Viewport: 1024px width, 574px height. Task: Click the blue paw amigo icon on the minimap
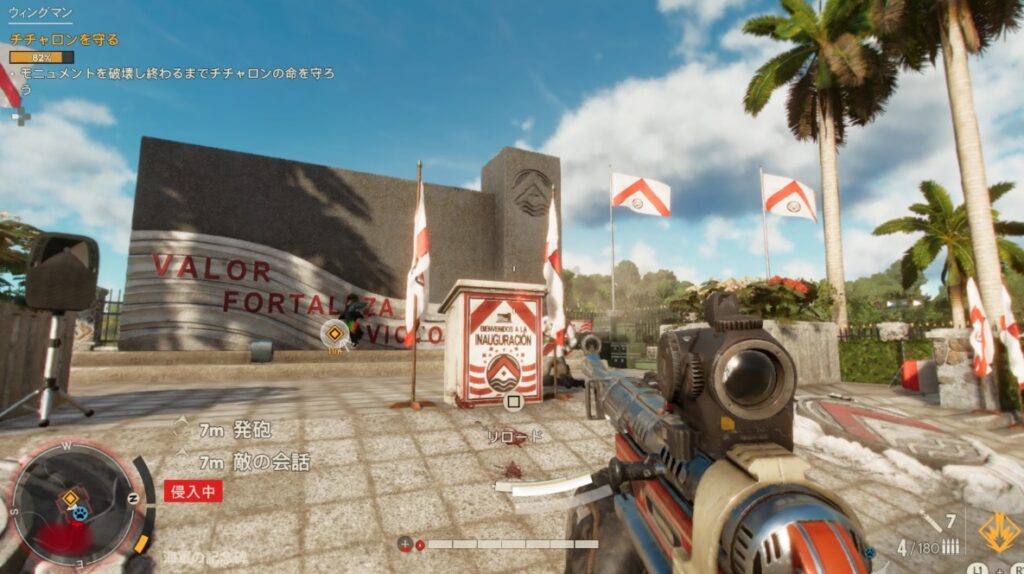tap(79, 513)
